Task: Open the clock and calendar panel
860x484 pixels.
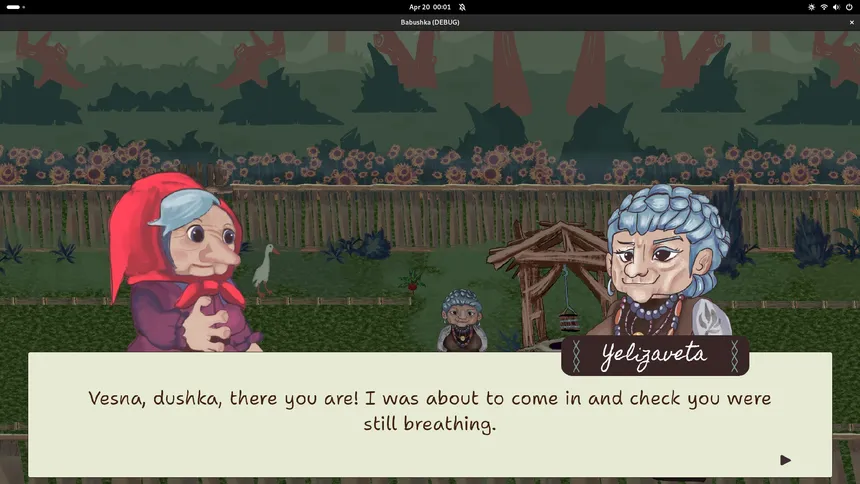Action: click(x=430, y=7)
